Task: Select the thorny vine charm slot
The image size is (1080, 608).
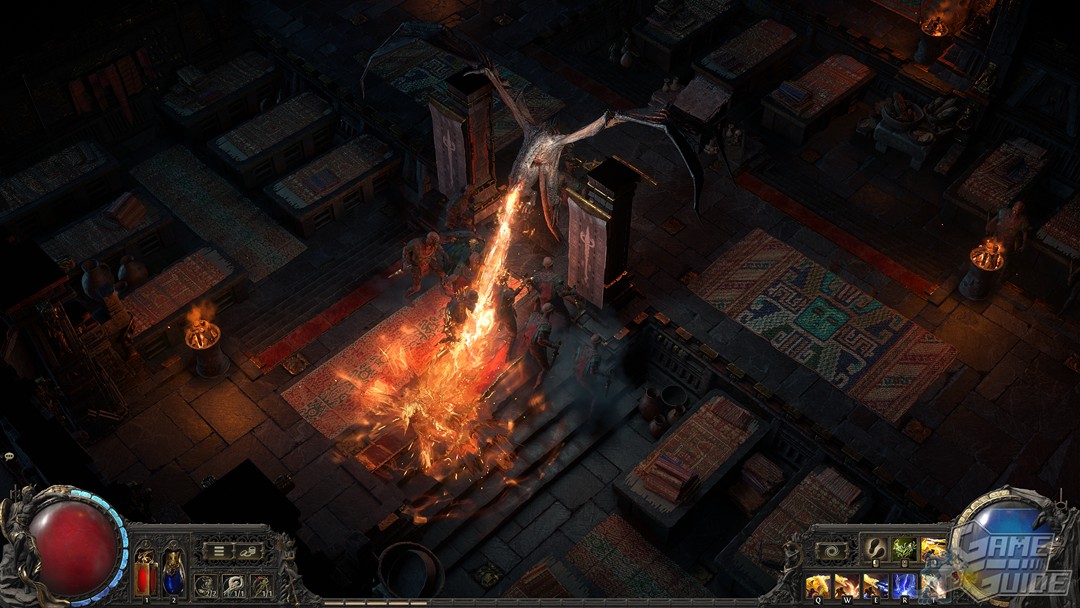Action: [261, 585]
